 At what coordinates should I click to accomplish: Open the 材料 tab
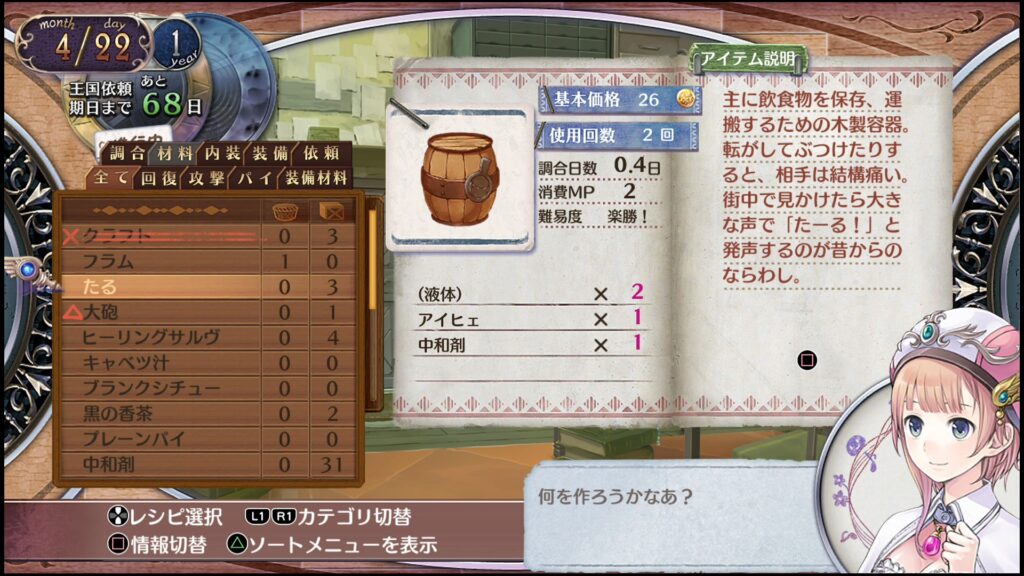click(x=175, y=154)
